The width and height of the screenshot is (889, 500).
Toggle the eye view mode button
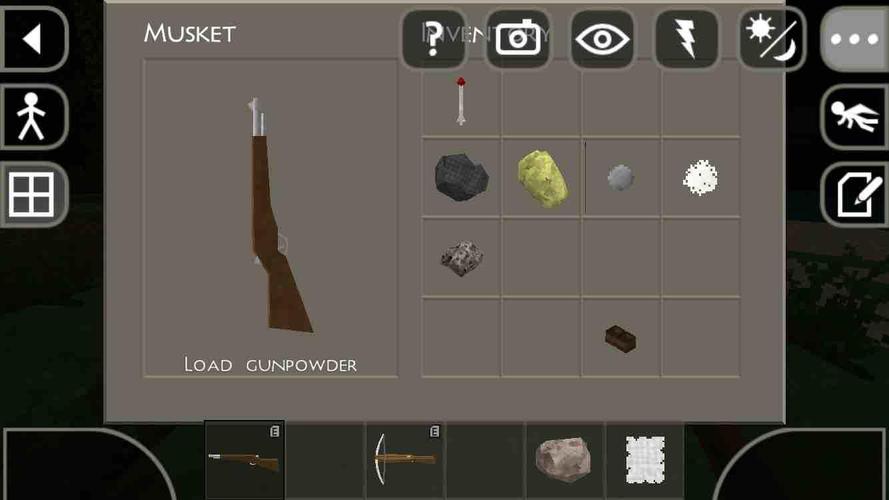pos(601,39)
